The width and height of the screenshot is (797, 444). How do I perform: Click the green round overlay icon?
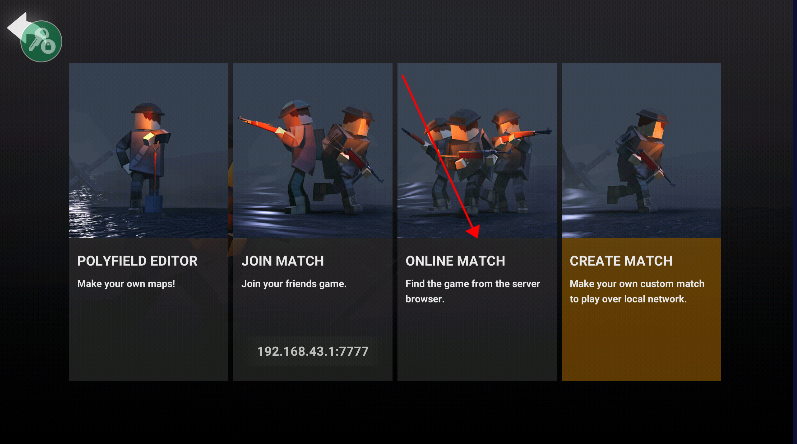42,40
